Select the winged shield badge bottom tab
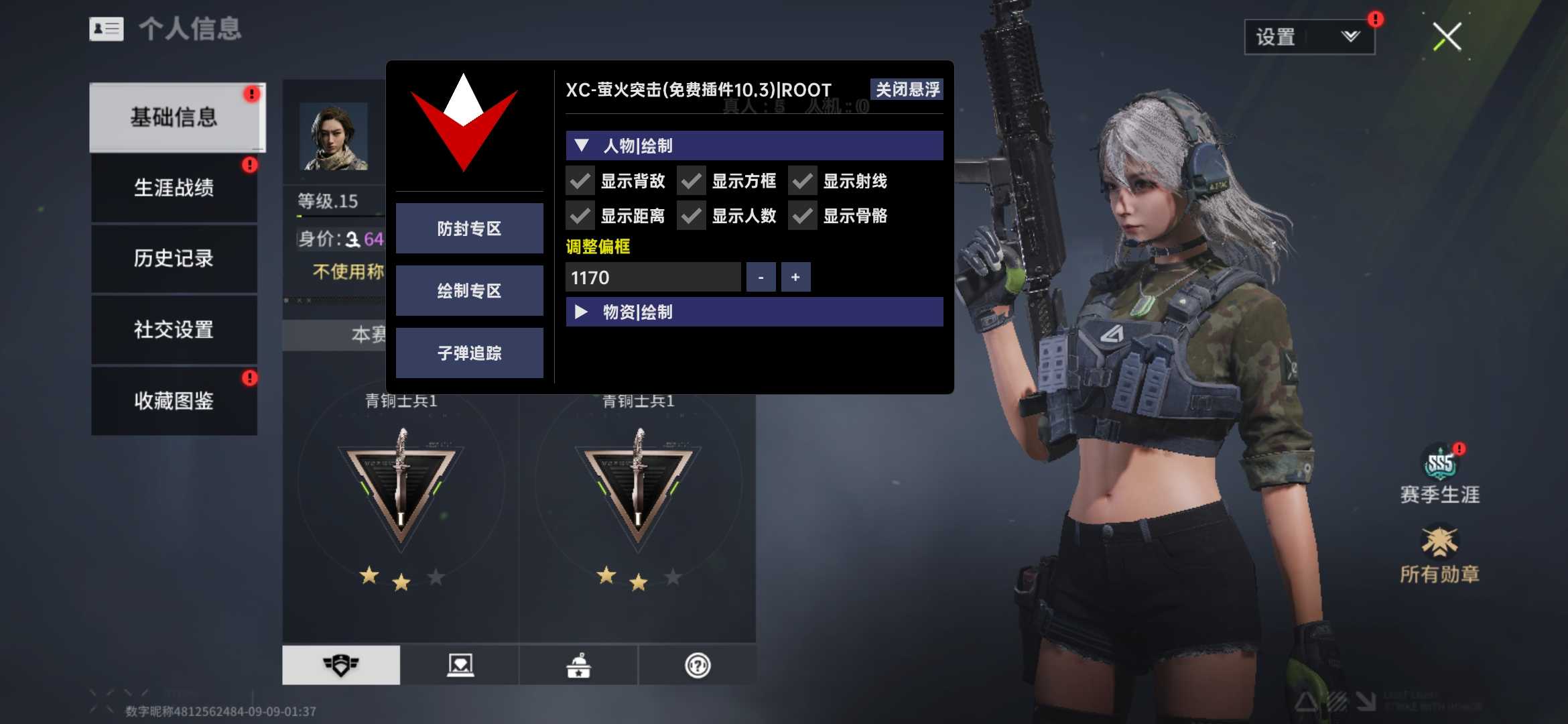Viewport: 1568px width, 724px height. (341, 665)
